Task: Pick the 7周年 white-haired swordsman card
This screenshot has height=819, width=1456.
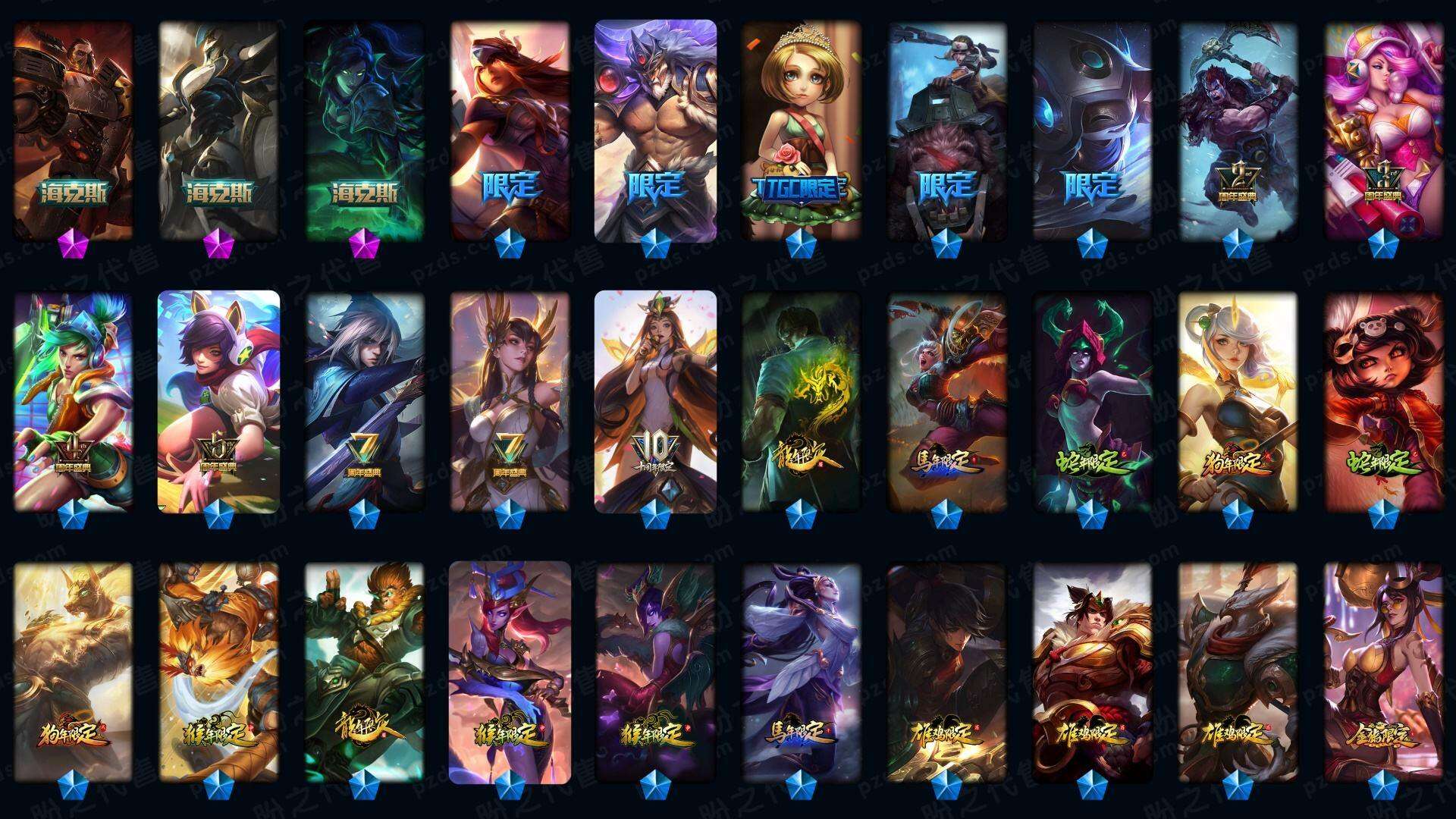Action: pyautogui.click(x=364, y=402)
